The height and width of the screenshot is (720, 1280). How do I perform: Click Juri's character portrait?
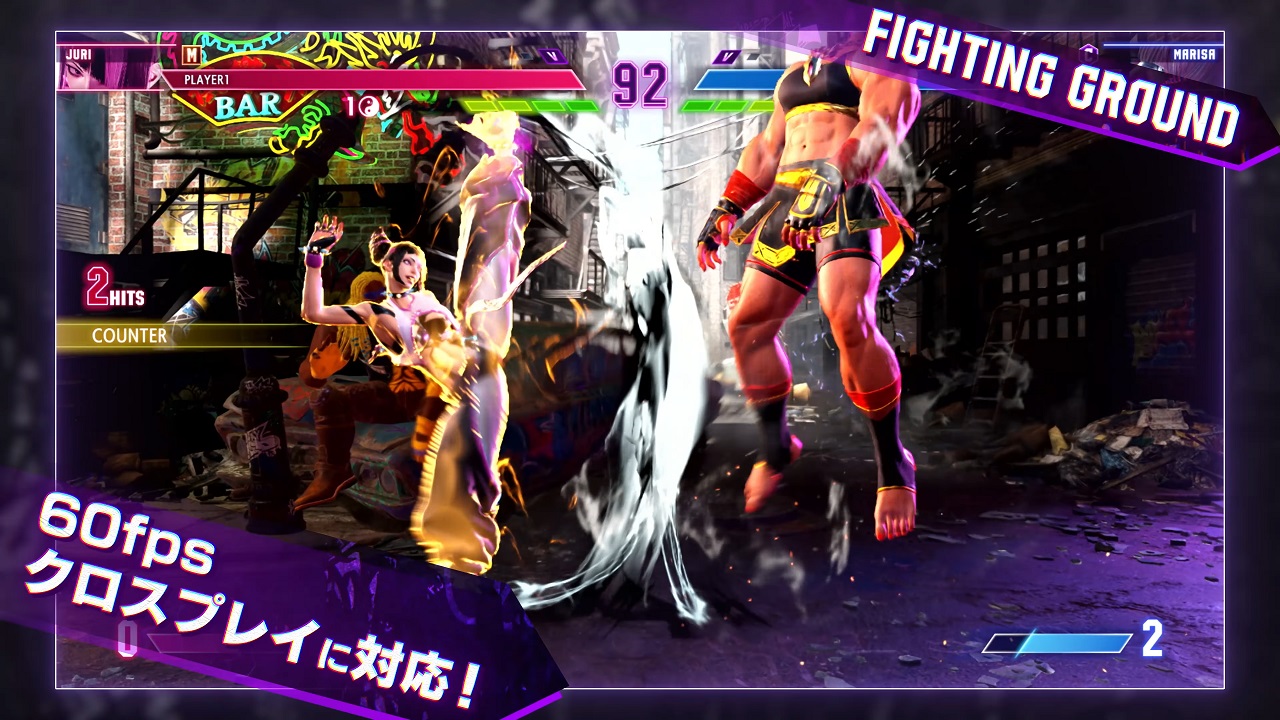tap(108, 70)
